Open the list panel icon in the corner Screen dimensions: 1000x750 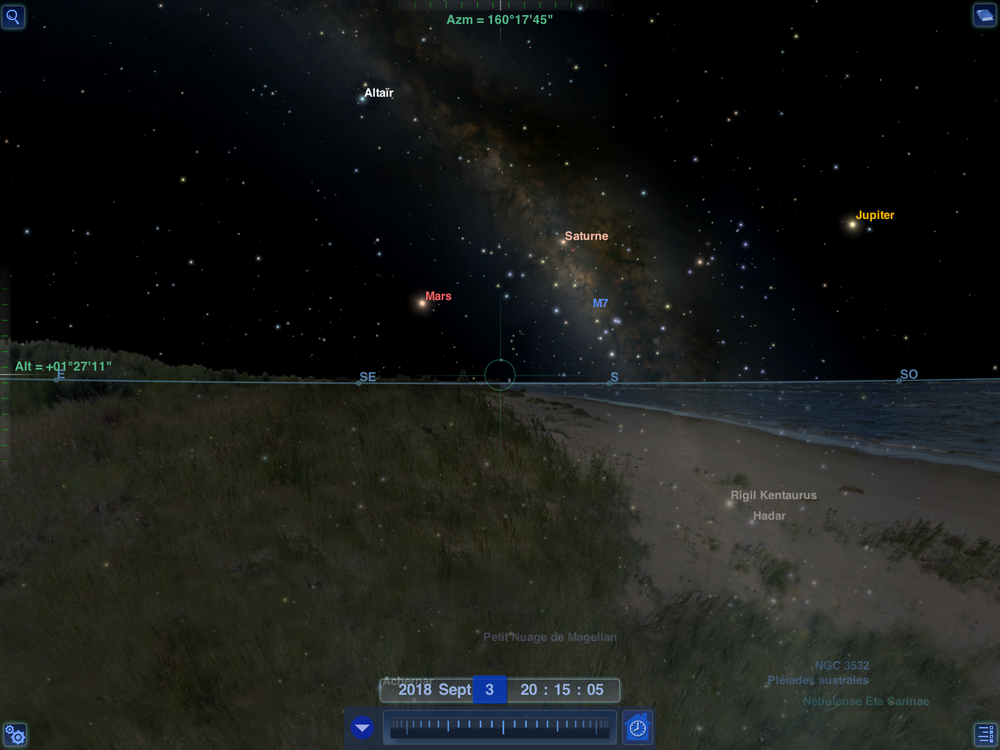click(985, 735)
